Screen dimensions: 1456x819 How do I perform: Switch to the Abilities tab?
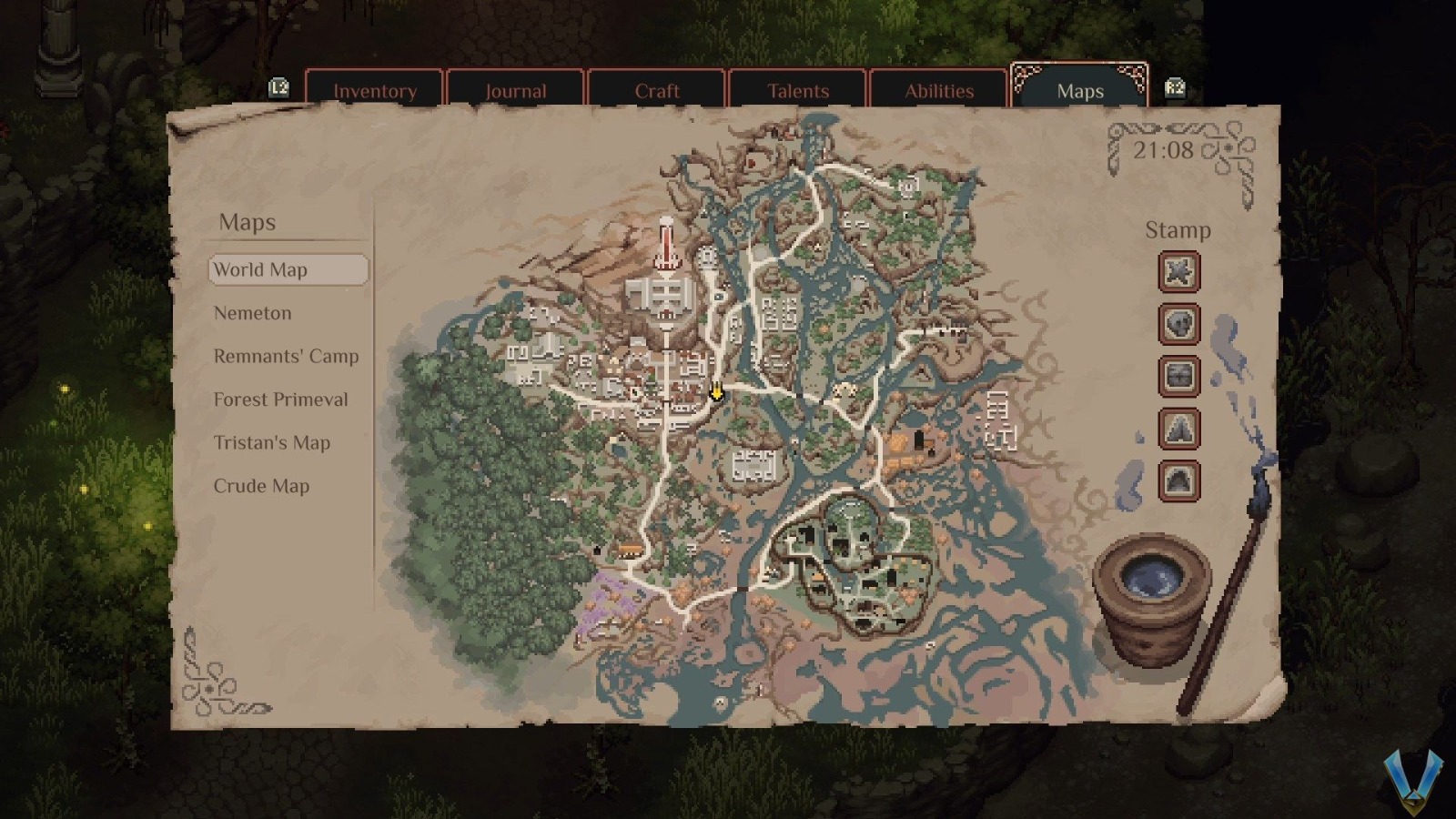pos(939,90)
